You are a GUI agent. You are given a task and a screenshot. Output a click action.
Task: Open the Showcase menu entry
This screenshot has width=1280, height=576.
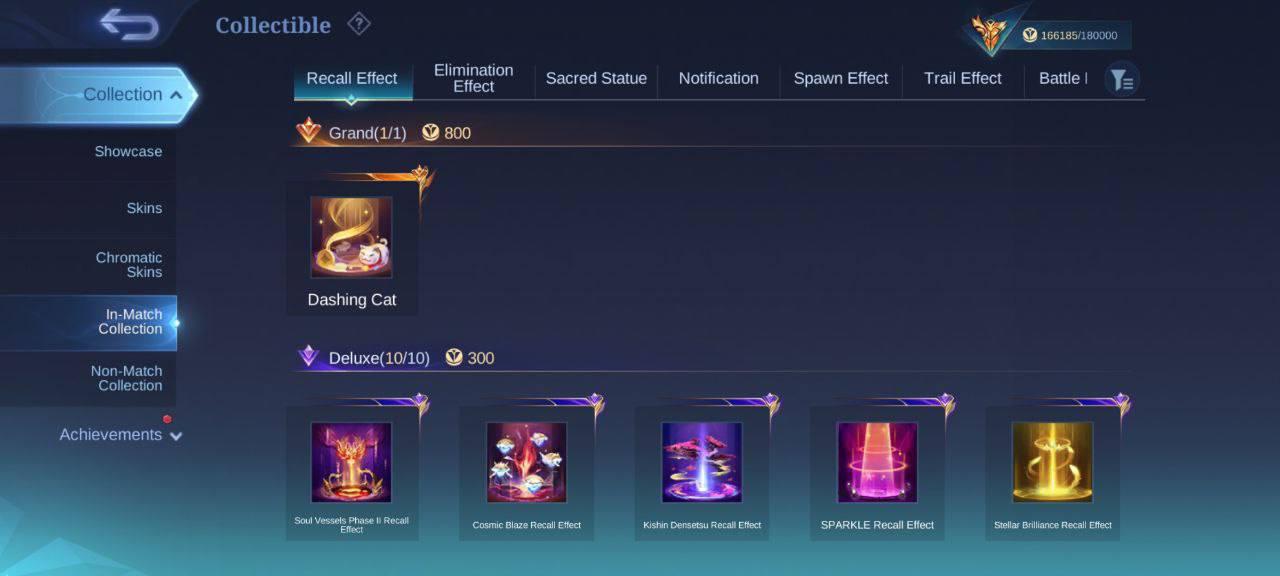(x=128, y=152)
